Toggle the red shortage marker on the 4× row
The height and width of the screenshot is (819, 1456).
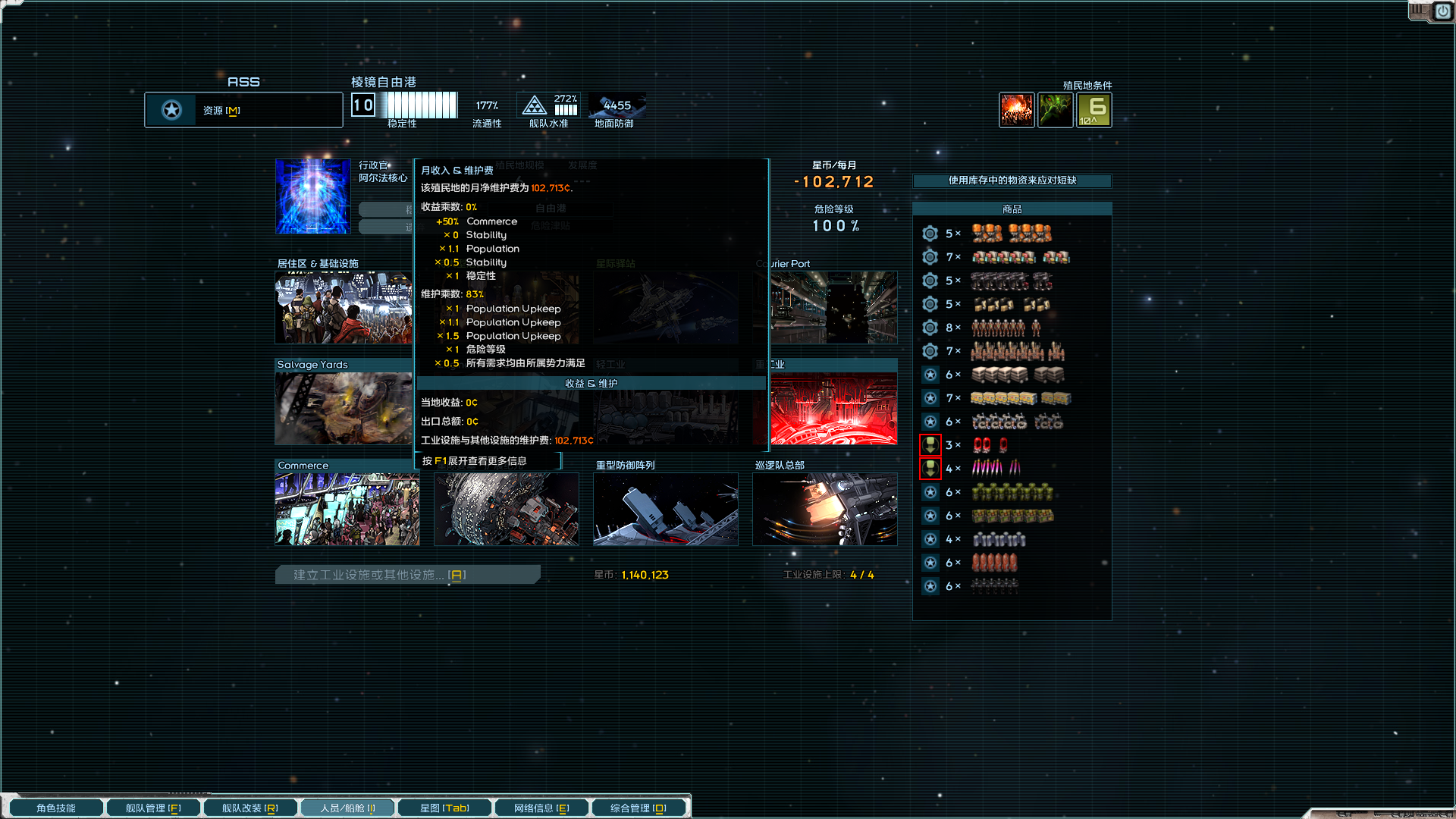pyautogui.click(x=930, y=469)
